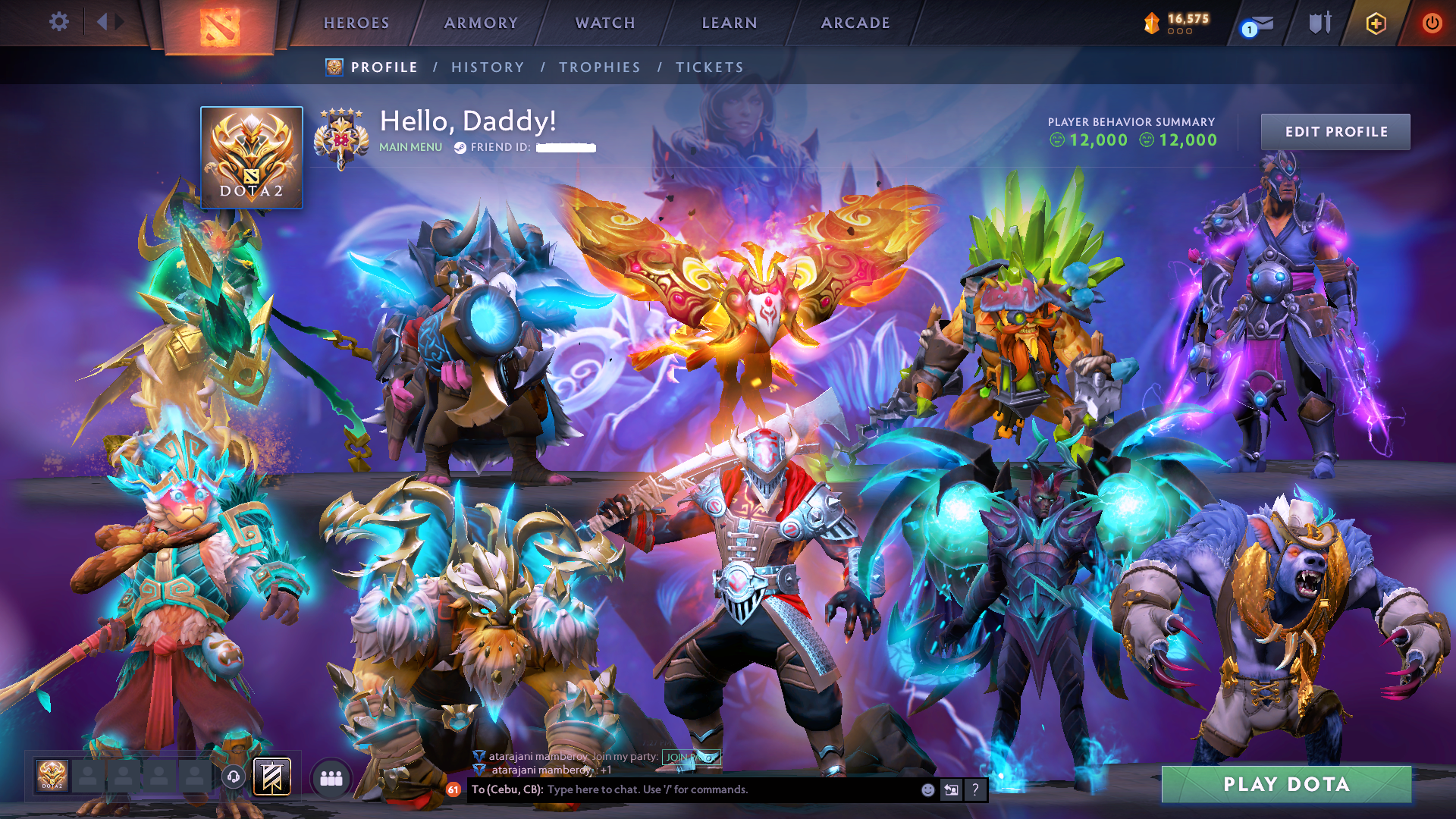
Task: Click the PLAY DOTA button
Action: 1286,785
